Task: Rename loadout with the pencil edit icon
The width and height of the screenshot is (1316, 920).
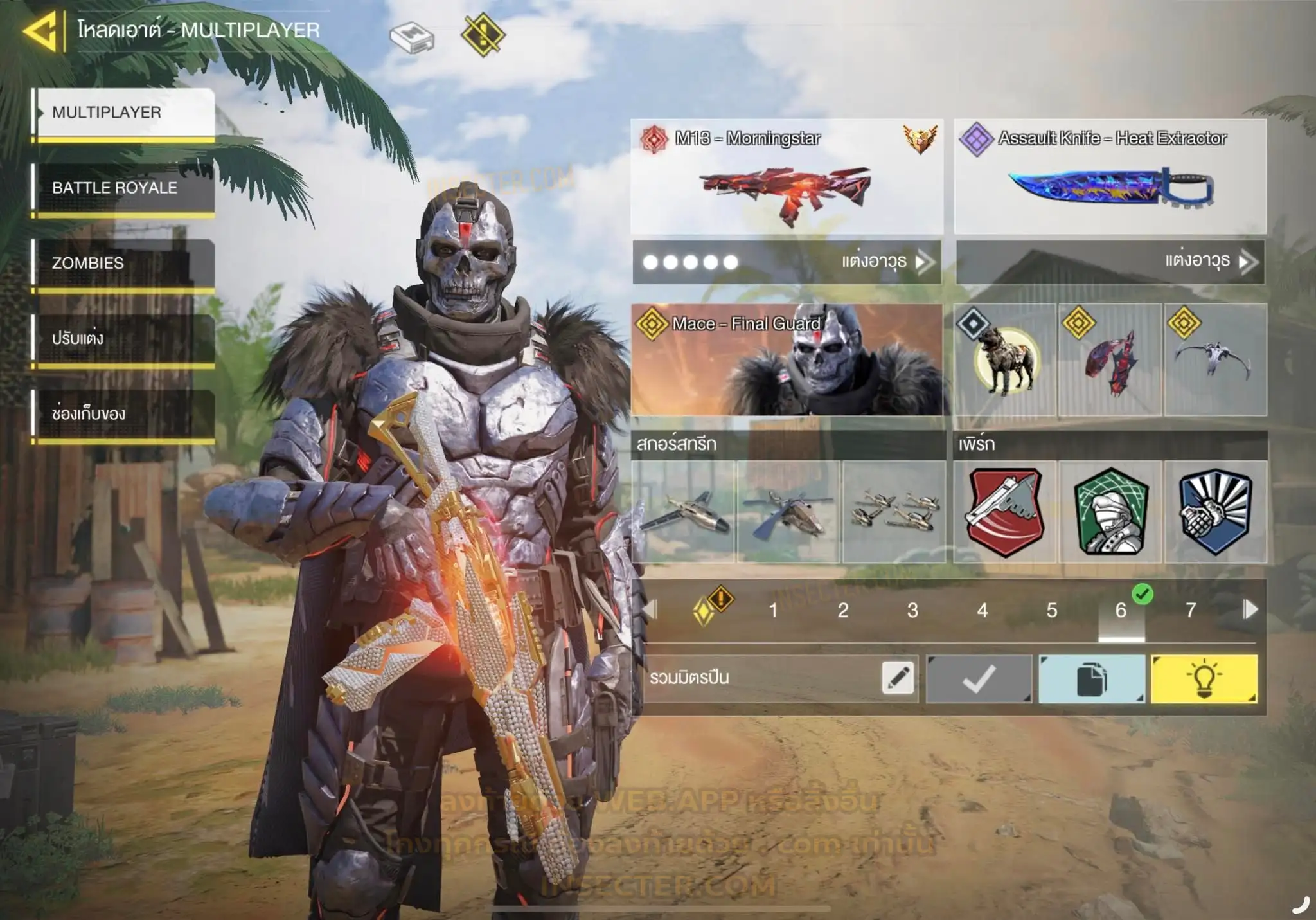Action: (897, 678)
